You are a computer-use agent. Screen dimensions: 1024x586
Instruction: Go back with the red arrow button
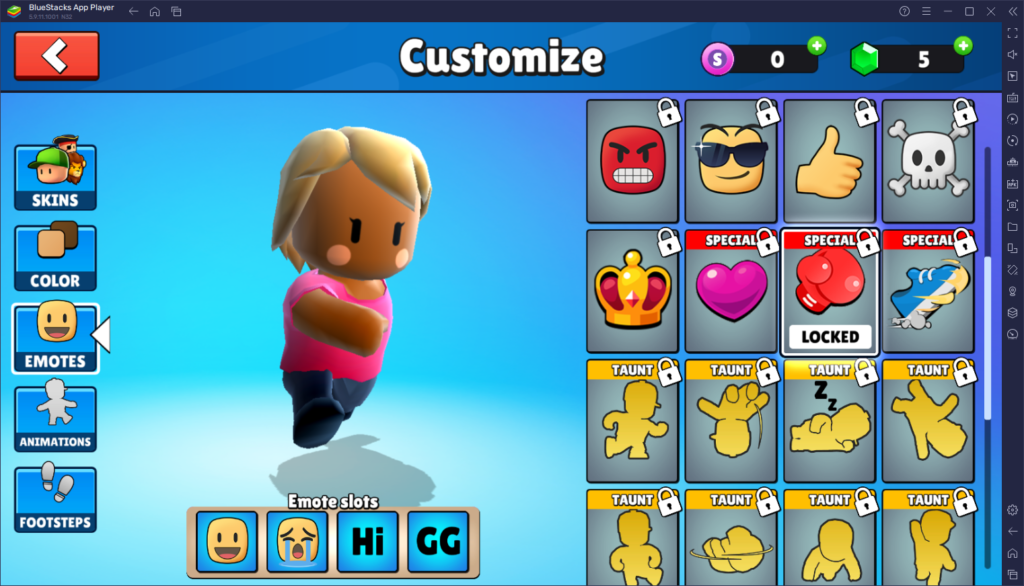pyautogui.click(x=56, y=56)
